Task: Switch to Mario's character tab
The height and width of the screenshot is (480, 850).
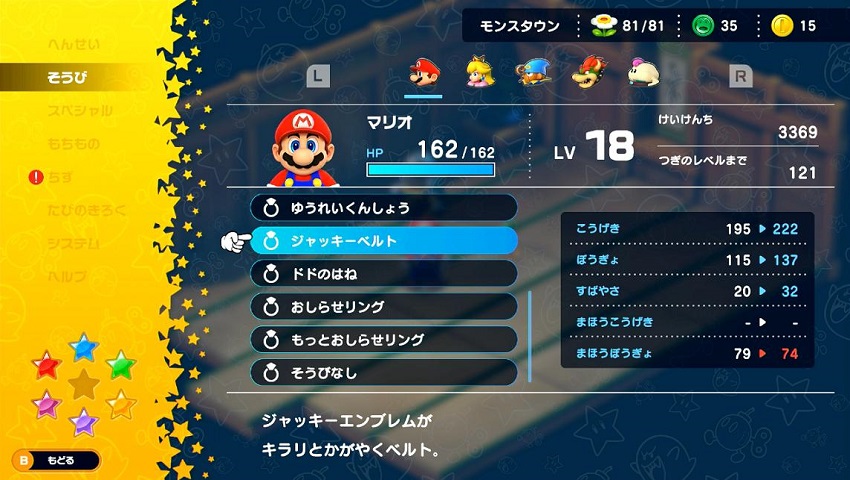Action: tap(423, 72)
